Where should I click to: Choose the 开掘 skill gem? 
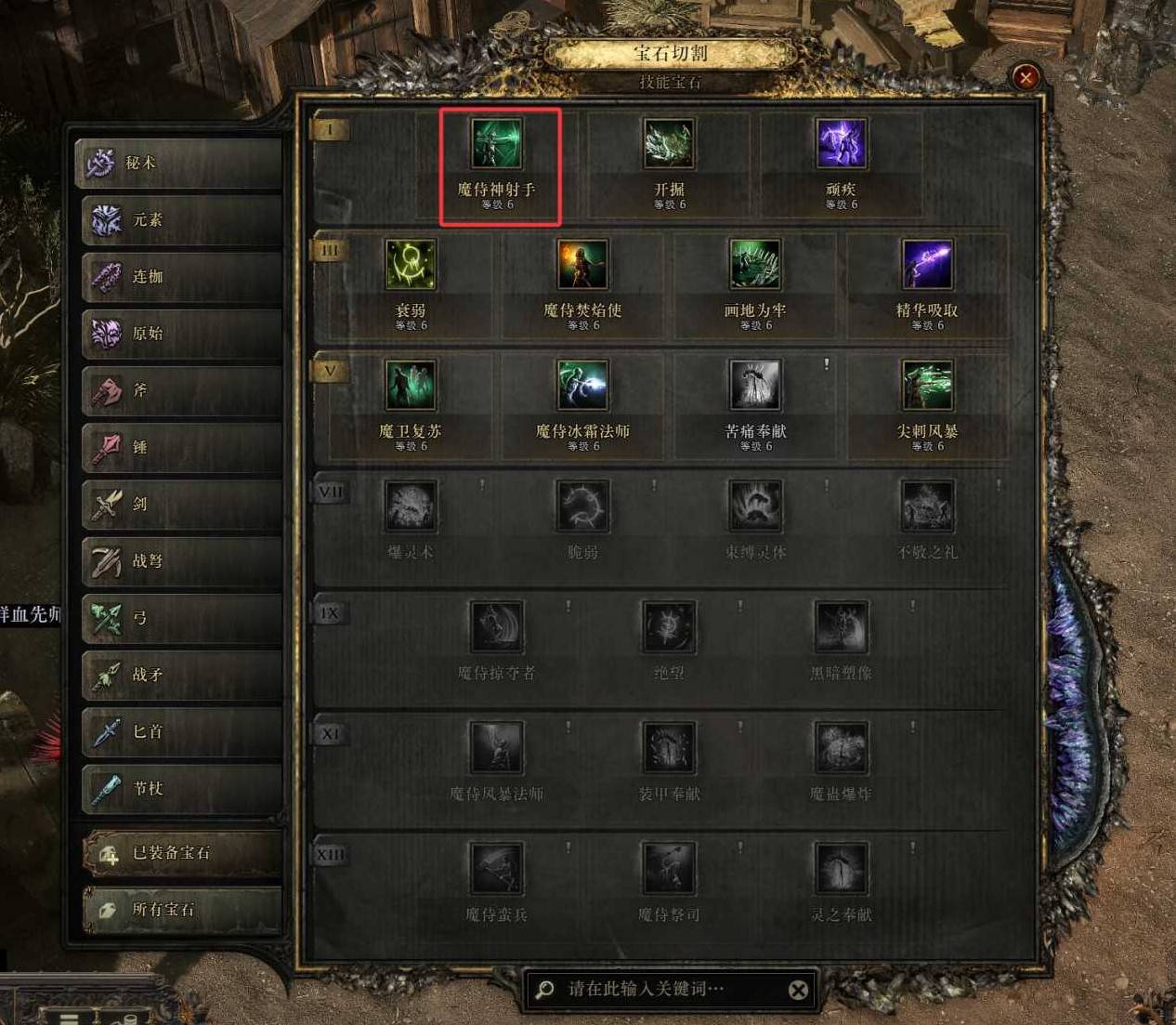tap(669, 145)
